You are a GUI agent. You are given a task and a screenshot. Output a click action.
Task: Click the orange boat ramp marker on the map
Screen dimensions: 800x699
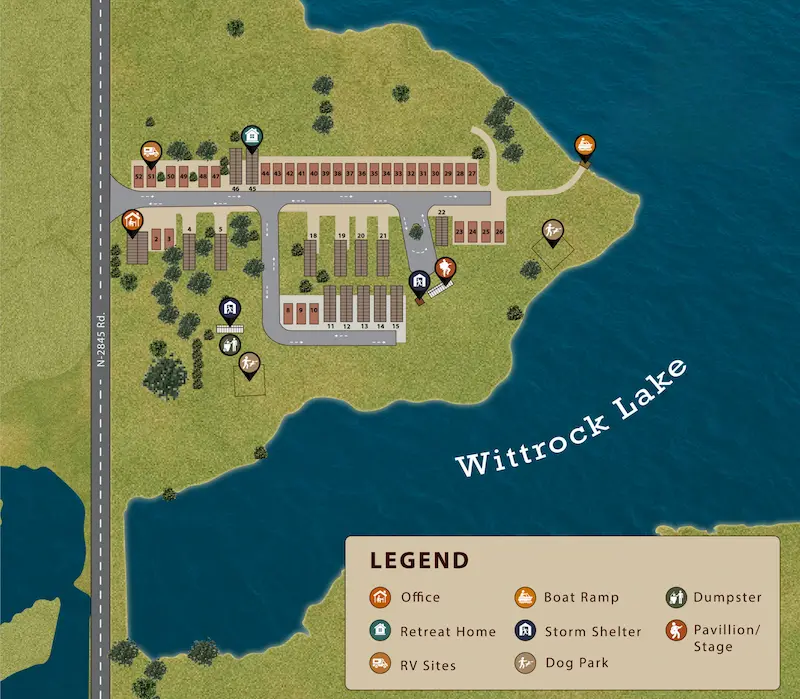586,148
